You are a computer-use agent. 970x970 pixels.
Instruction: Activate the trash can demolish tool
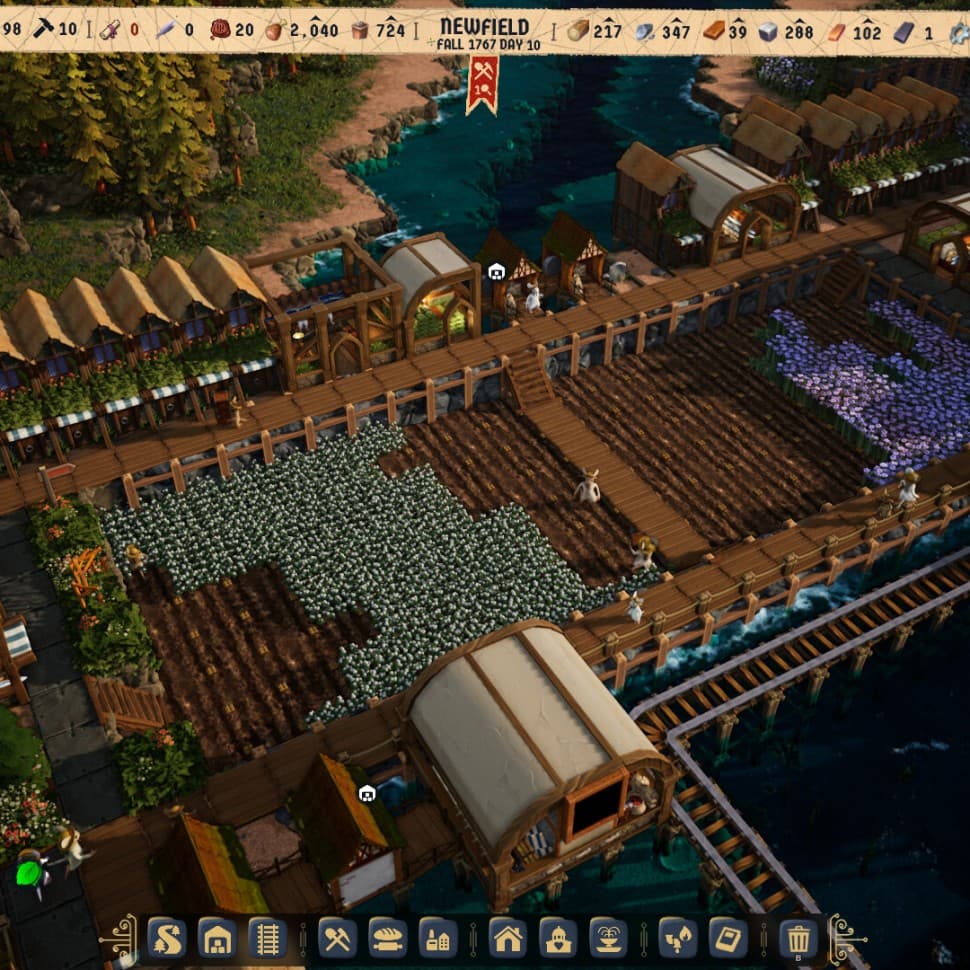(798, 939)
